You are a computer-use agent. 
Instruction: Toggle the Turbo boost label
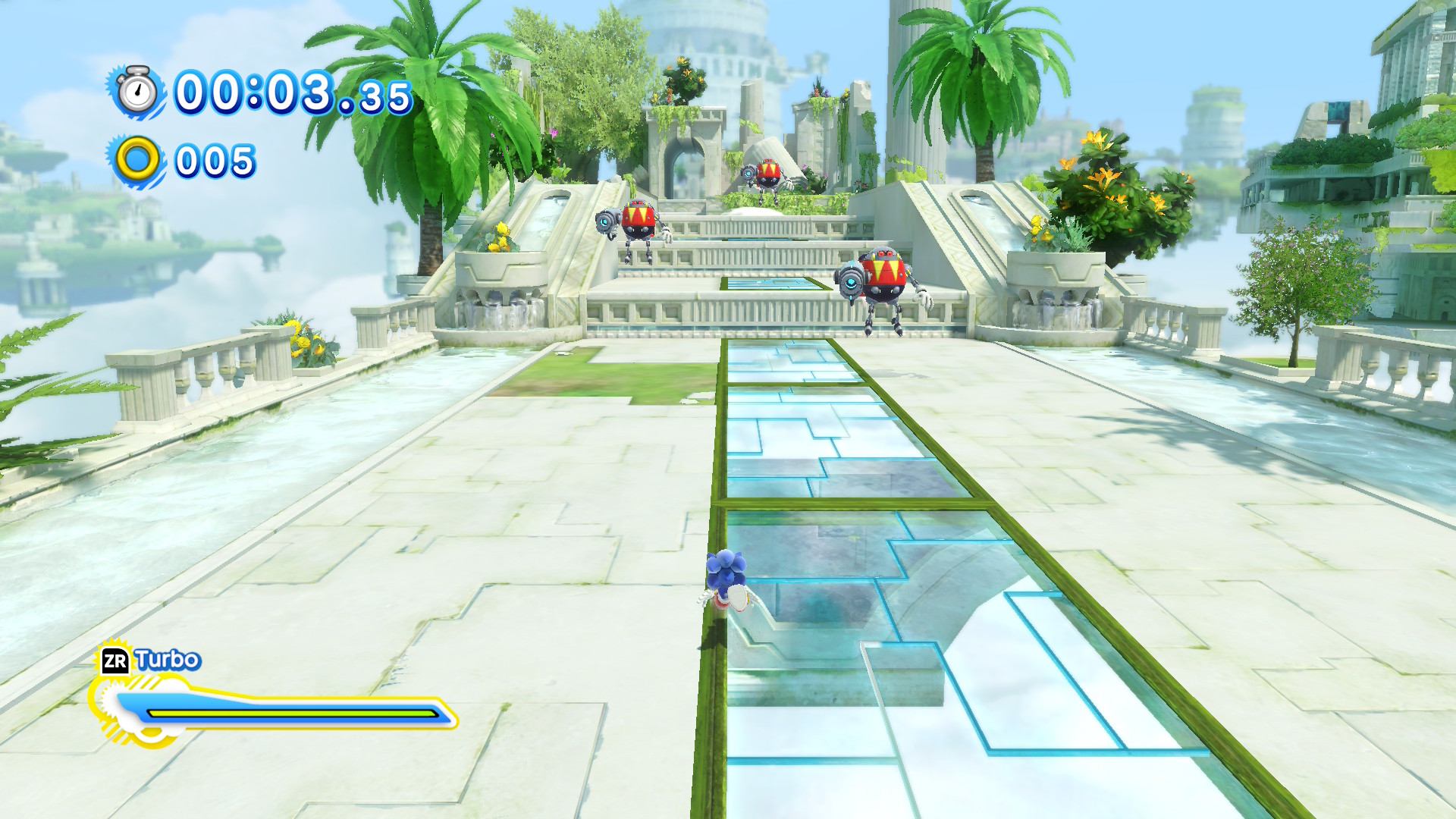(x=167, y=659)
